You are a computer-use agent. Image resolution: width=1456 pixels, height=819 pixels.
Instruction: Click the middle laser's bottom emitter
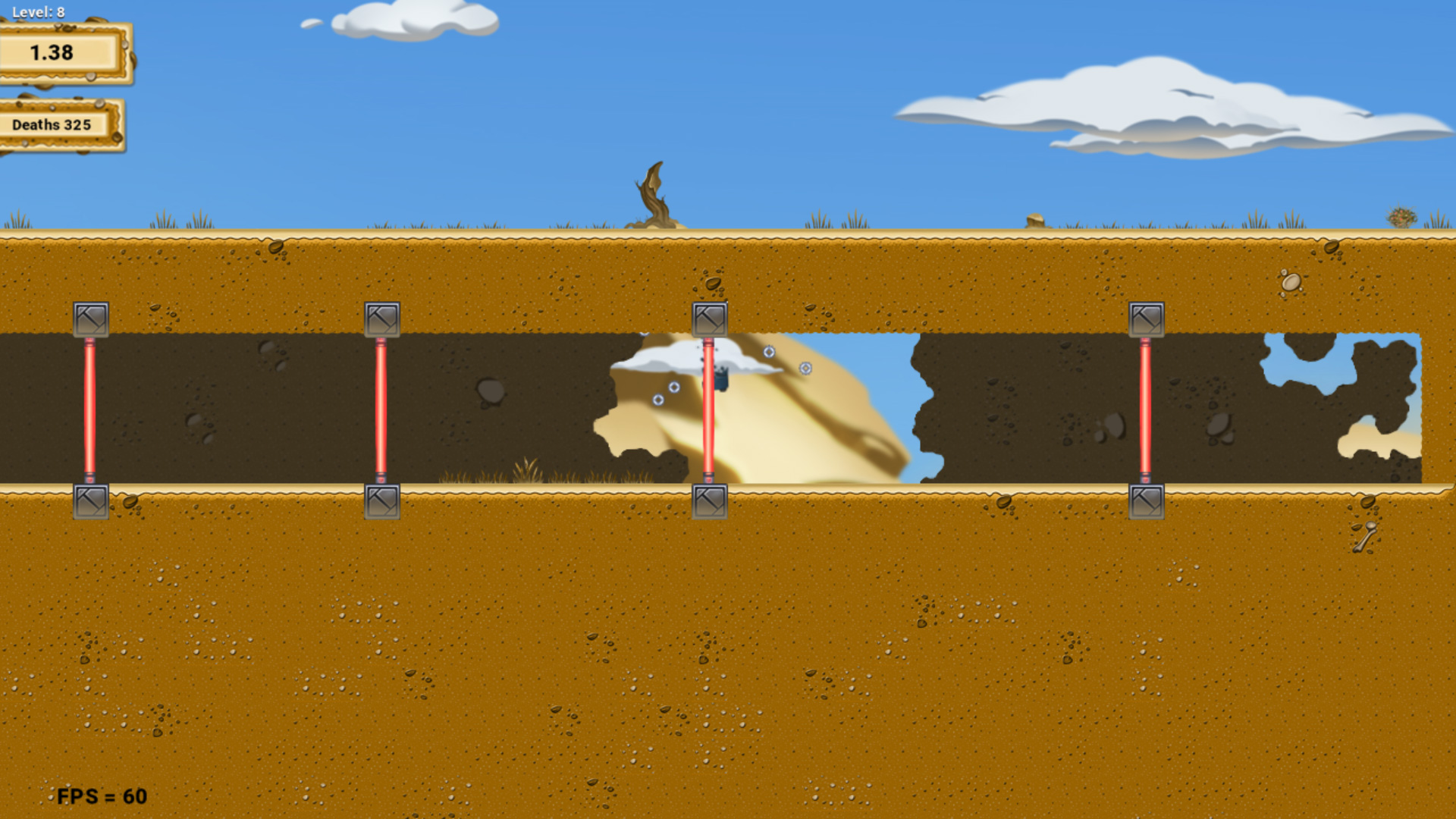708,500
